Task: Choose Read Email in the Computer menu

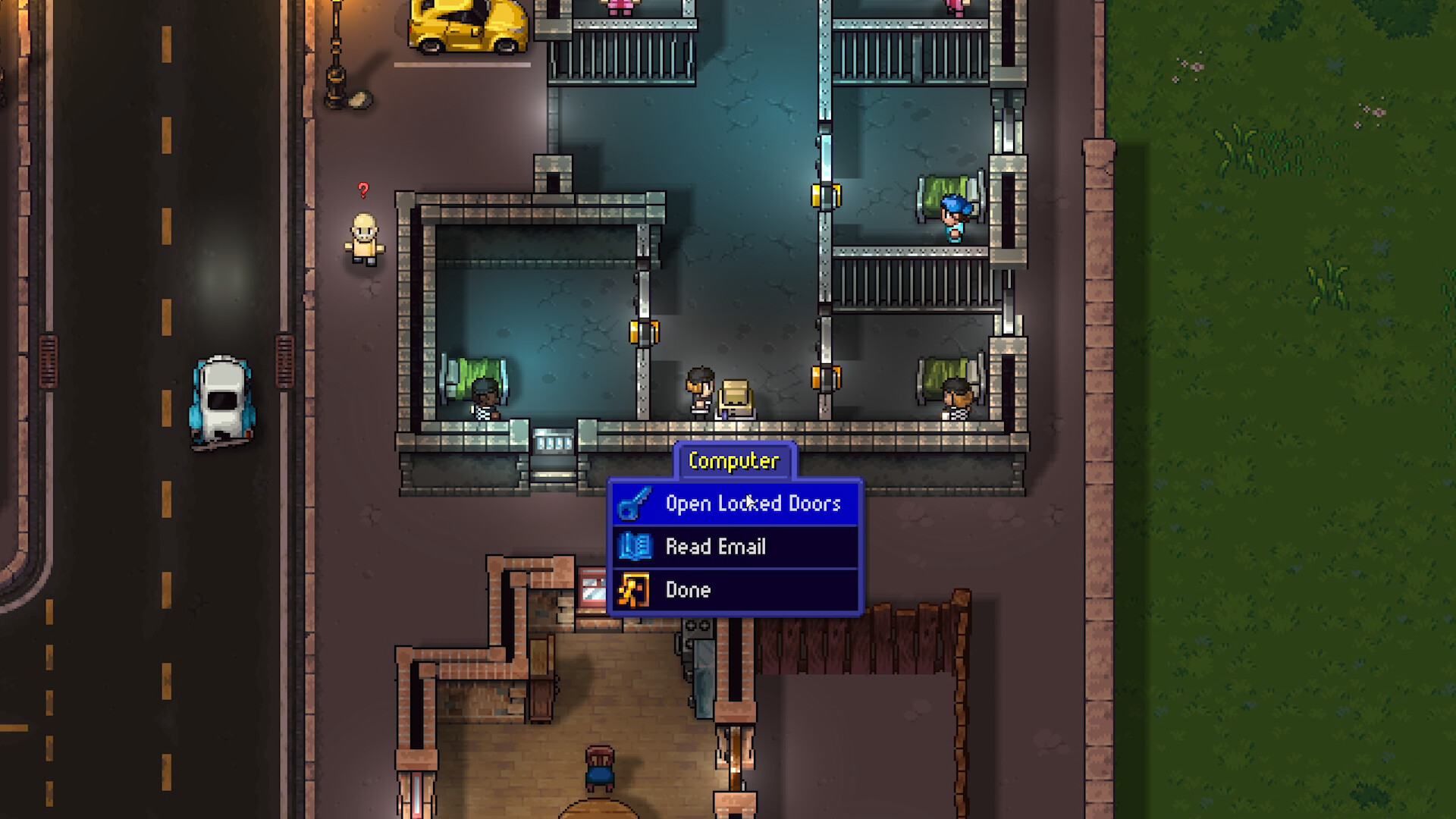Action: click(716, 546)
